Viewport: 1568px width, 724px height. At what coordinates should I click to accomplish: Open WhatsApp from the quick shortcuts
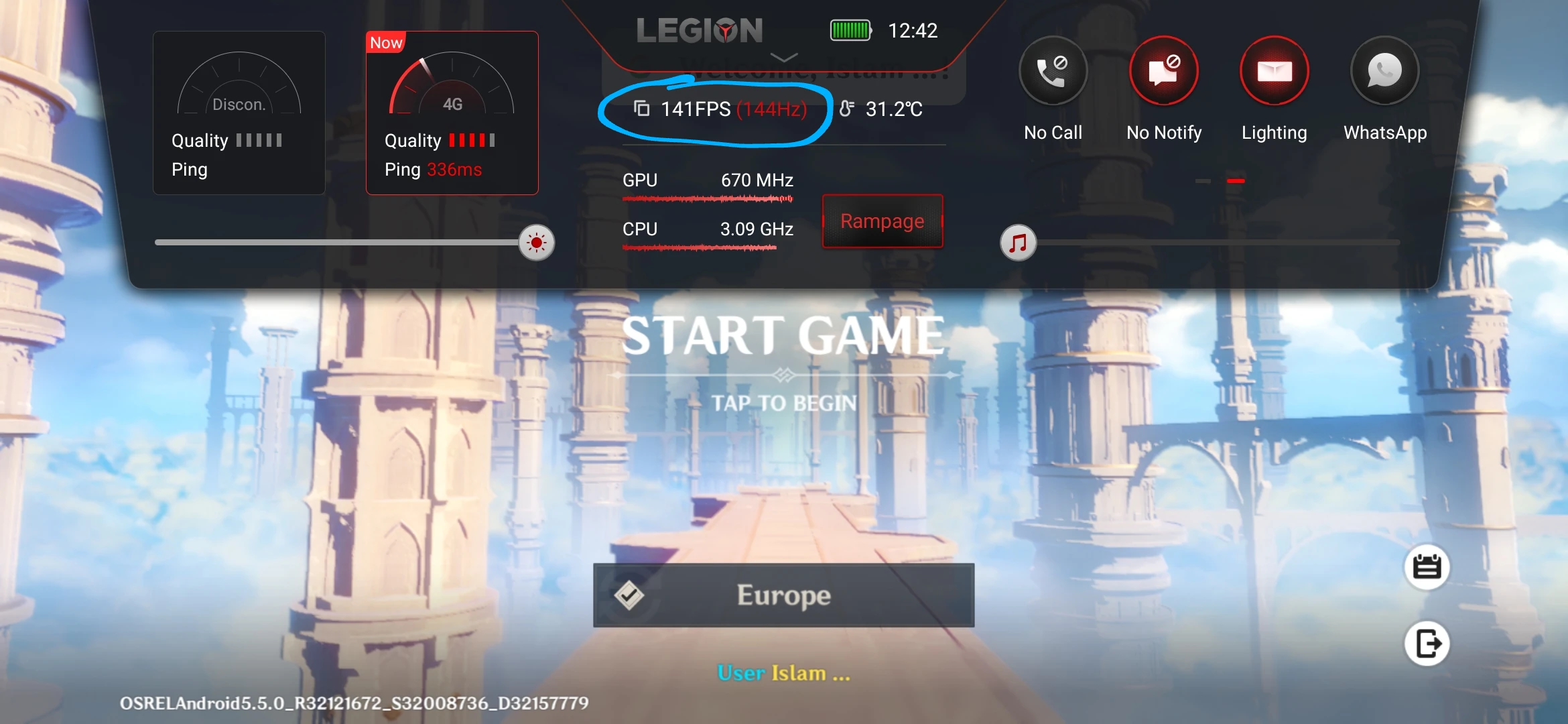[x=1384, y=72]
